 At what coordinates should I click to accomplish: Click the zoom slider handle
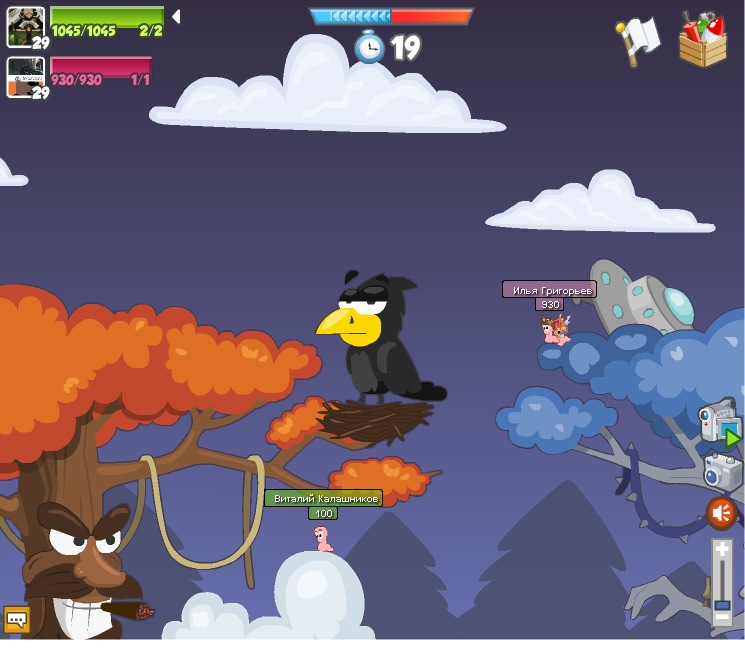722,604
